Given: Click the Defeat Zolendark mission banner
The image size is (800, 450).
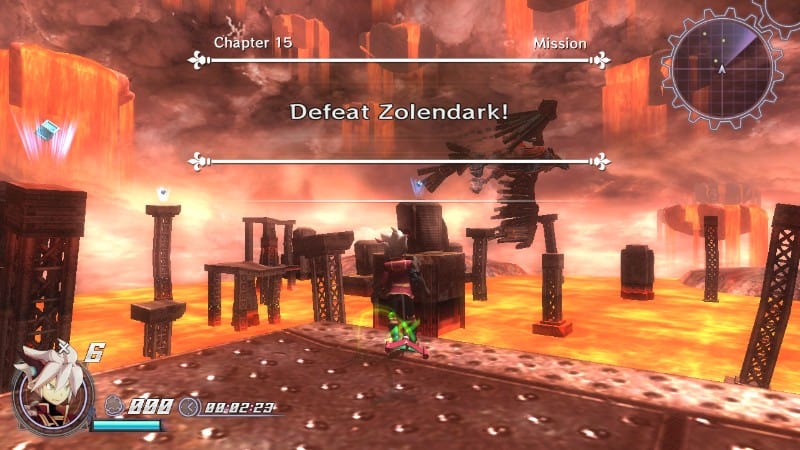Looking at the screenshot, I should [399, 111].
